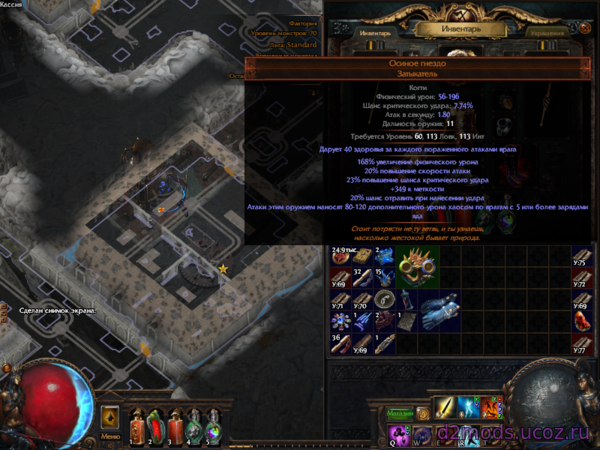Activate the golden blade attack skill
Viewport: 600px width, 450px height.
coord(445,408)
